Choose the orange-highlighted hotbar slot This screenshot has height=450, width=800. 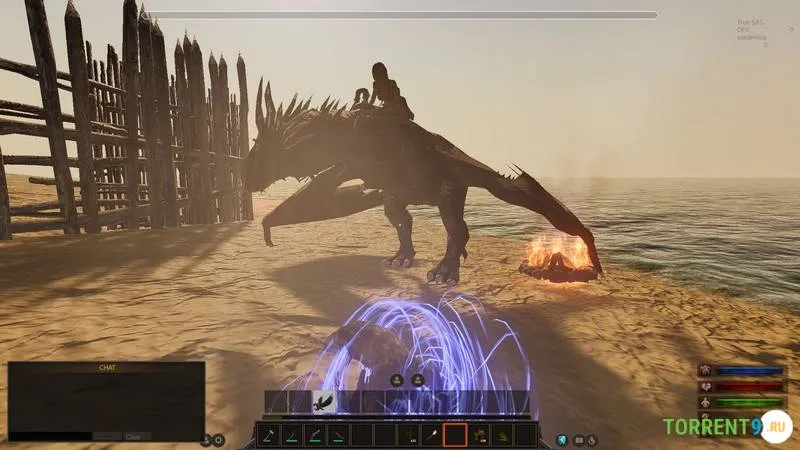[x=455, y=435]
